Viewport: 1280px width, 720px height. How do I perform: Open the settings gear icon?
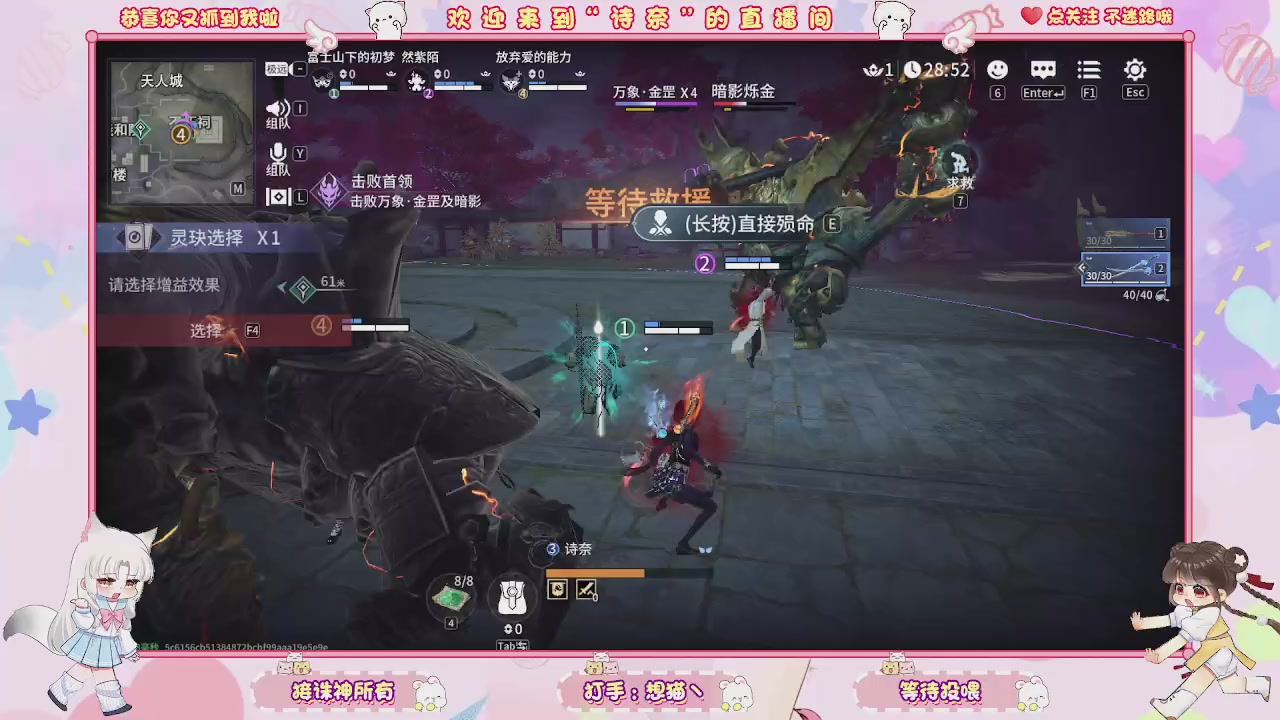(x=1135, y=70)
